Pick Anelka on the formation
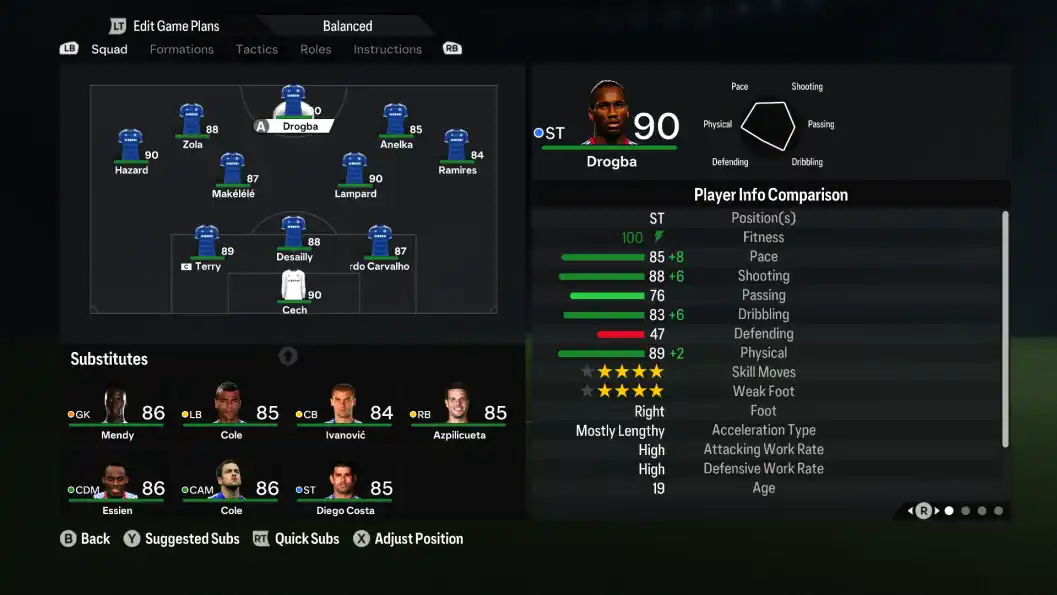 tap(395, 123)
